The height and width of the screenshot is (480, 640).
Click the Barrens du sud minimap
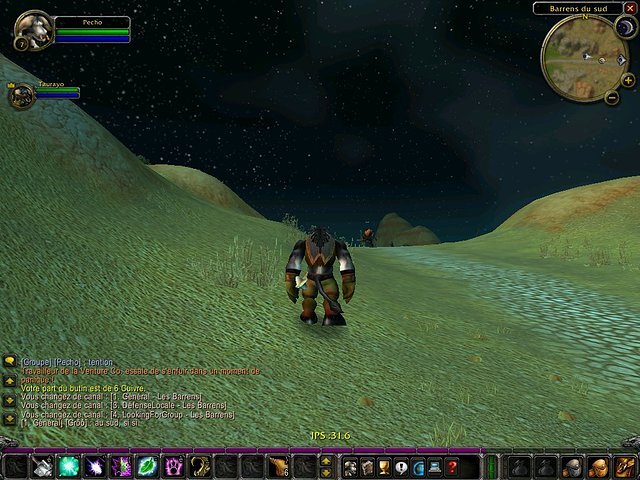[584, 58]
